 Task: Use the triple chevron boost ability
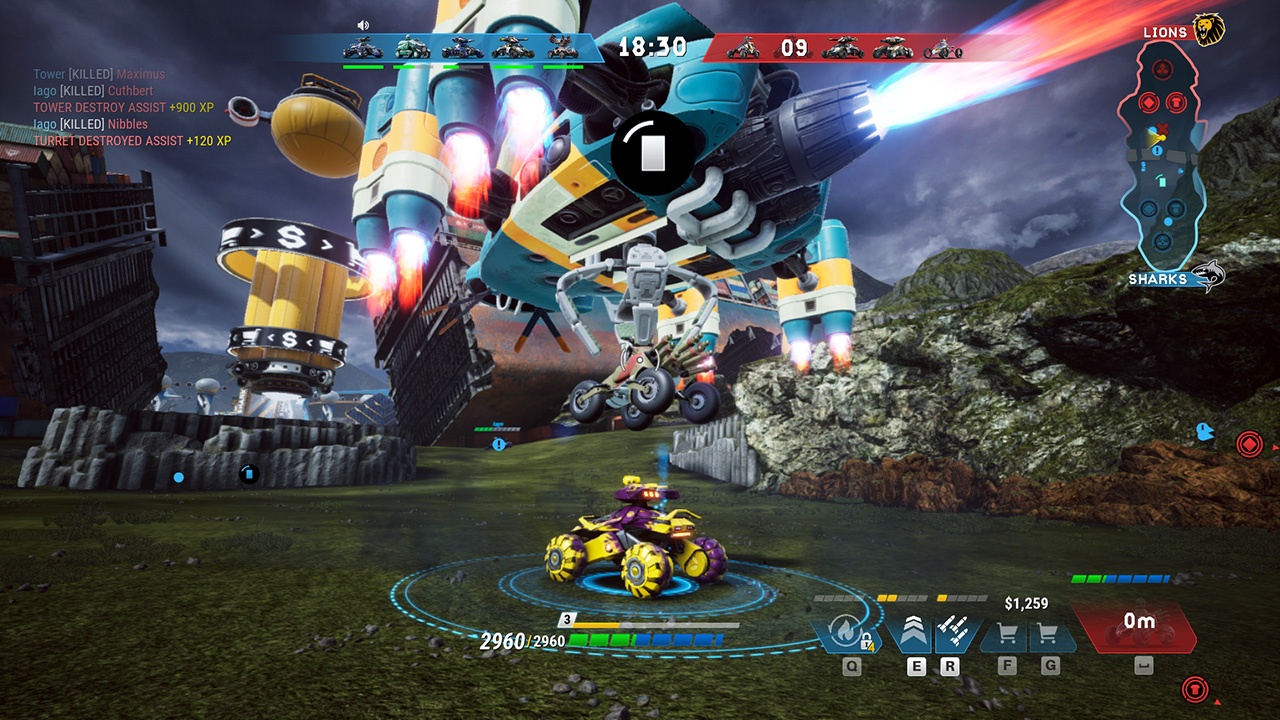[914, 632]
